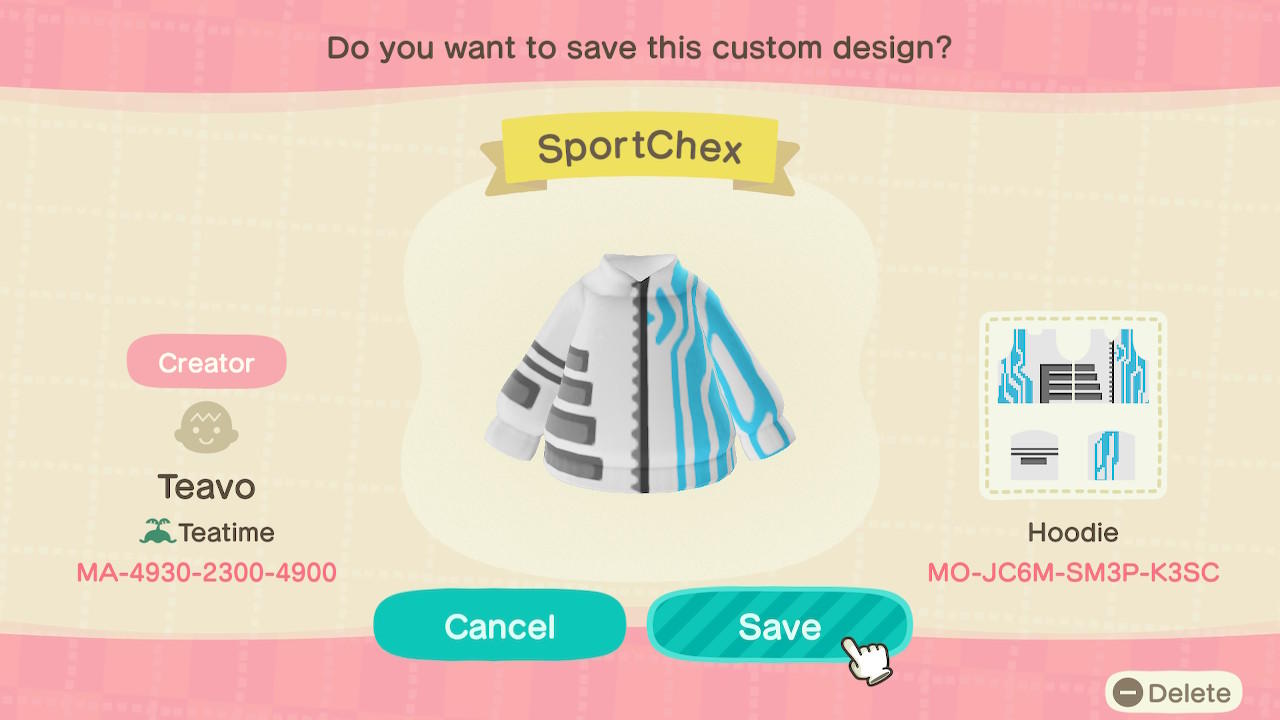
Task: Select the design code MO-JC6M-SM3P-K3SC
Action: (1072, 572)
